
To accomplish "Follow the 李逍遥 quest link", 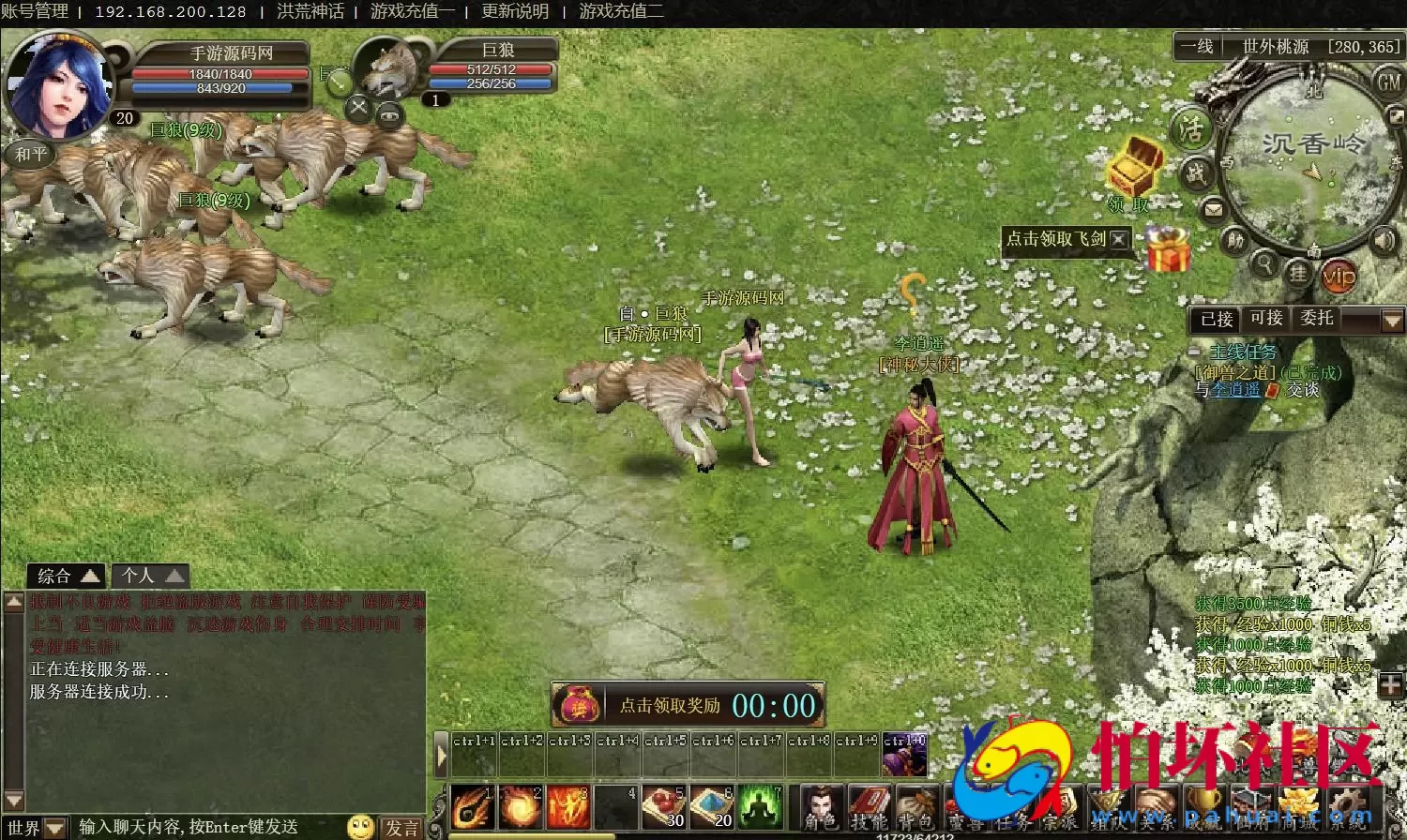I will pos(1234,390).
